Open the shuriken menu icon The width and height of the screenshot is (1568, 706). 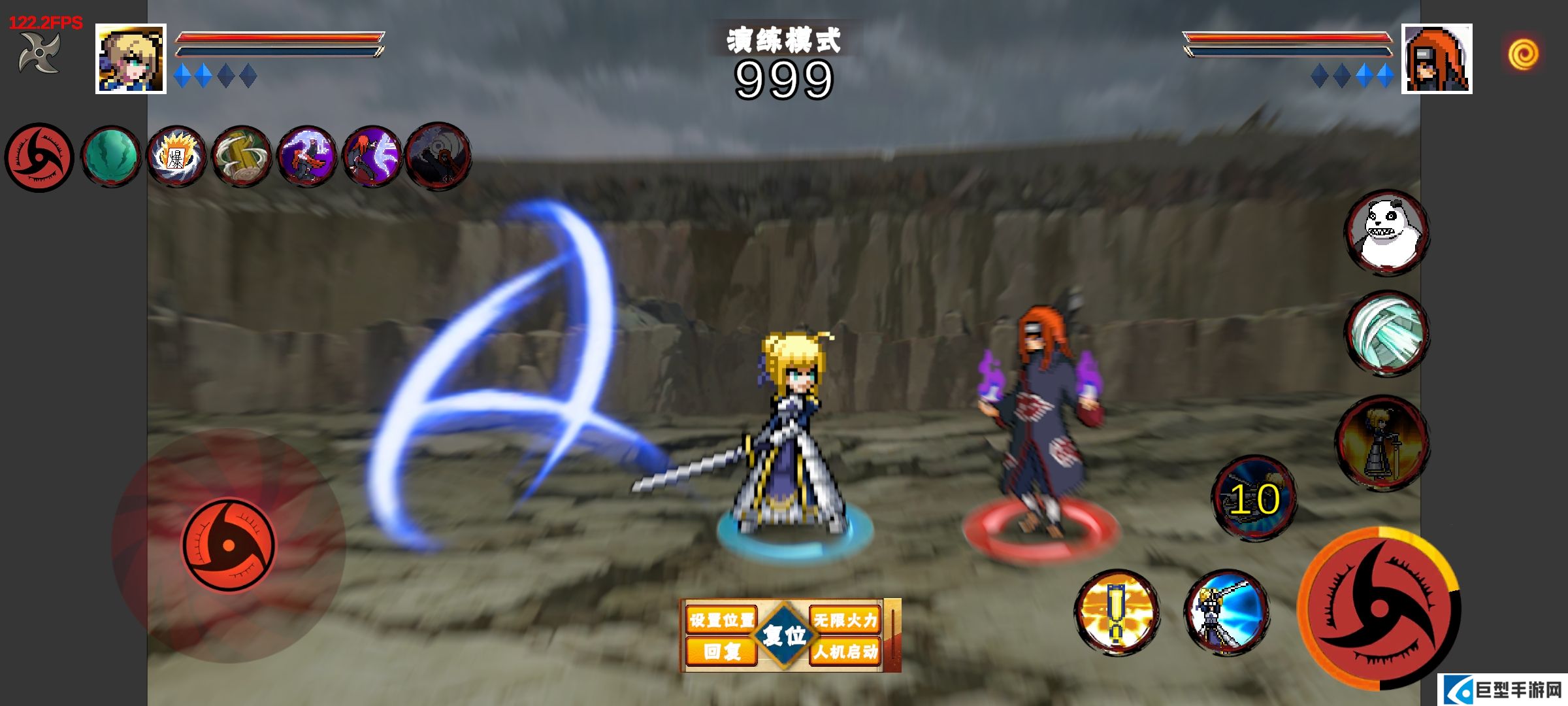pyautogui.click(x=39, y=52)
